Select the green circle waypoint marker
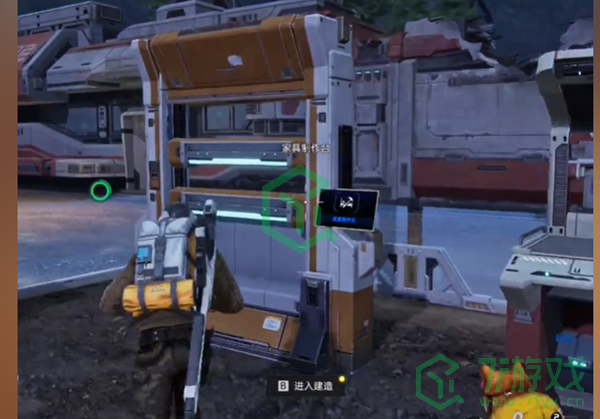This screenshot has width=600, height=419. click(x=100, y=190)
